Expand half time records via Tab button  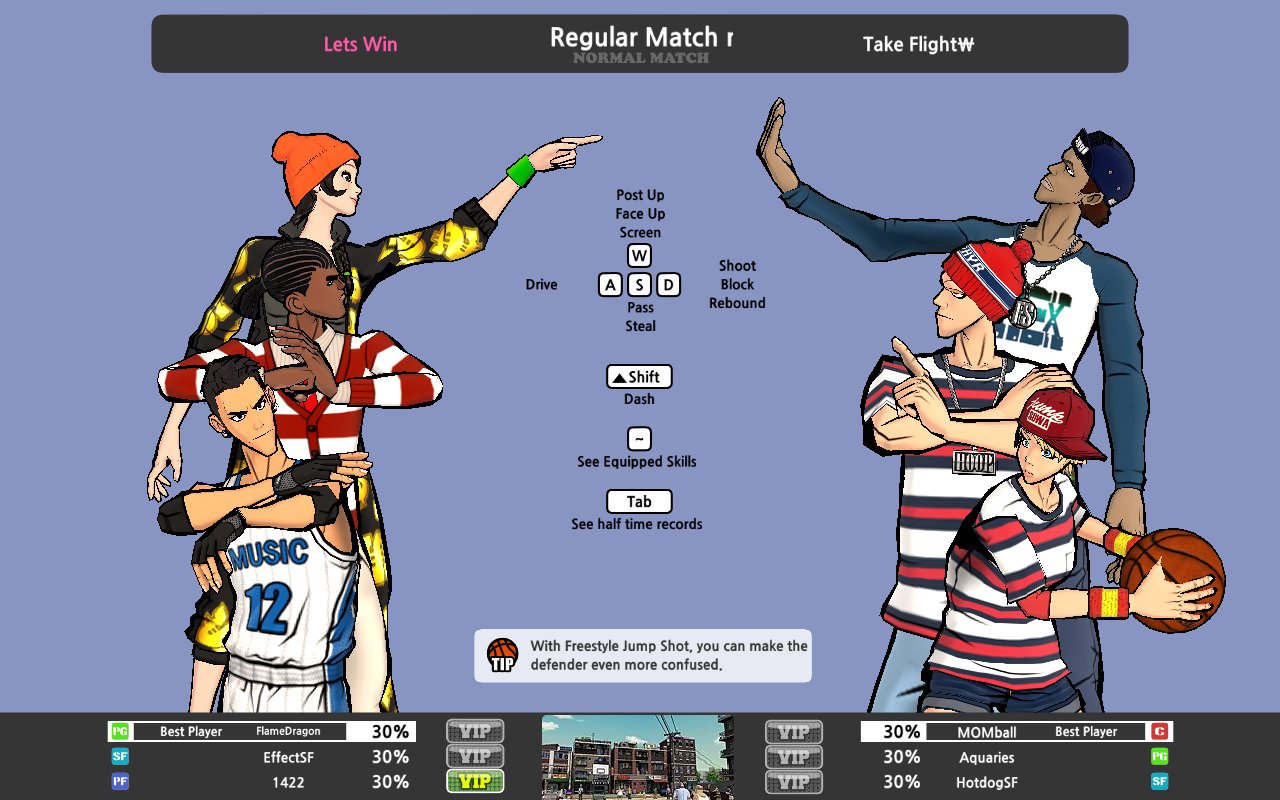[639, 501]
